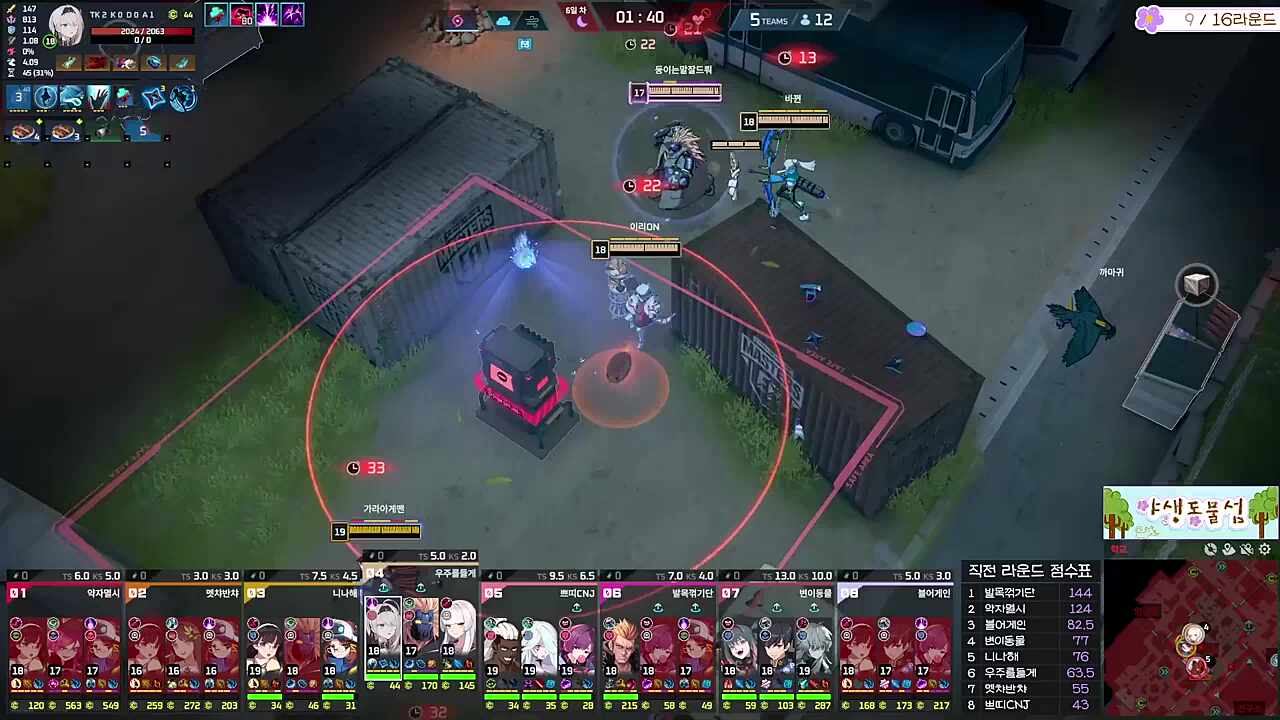Click the grilled meat food item with count 4

coord(21,130)
